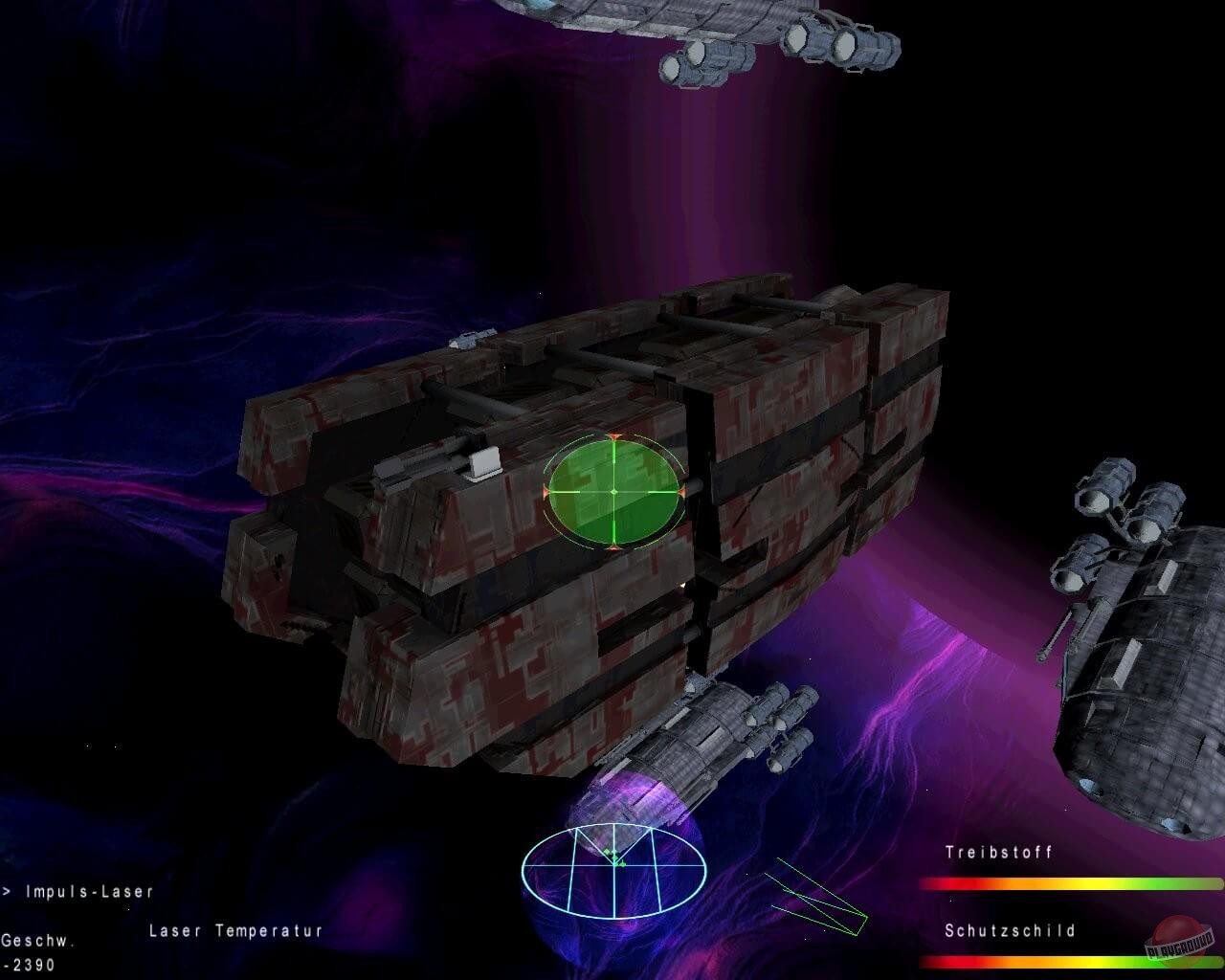Click the Schutzschild label
The width and height of the screenshot is (1225, 980).
(x=1010, y=928)
